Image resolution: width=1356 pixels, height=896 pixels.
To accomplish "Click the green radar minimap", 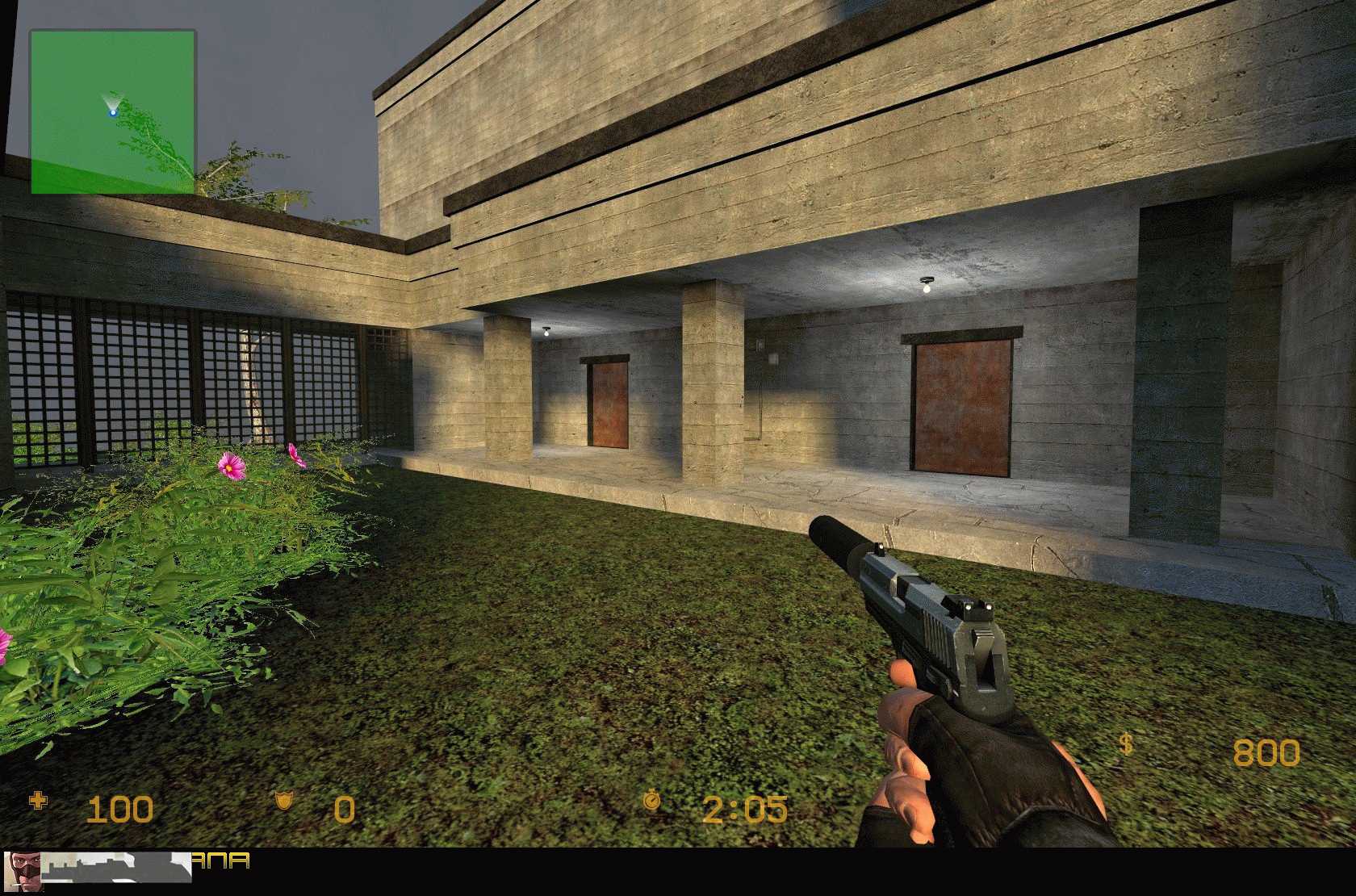I will click(113, 112).
